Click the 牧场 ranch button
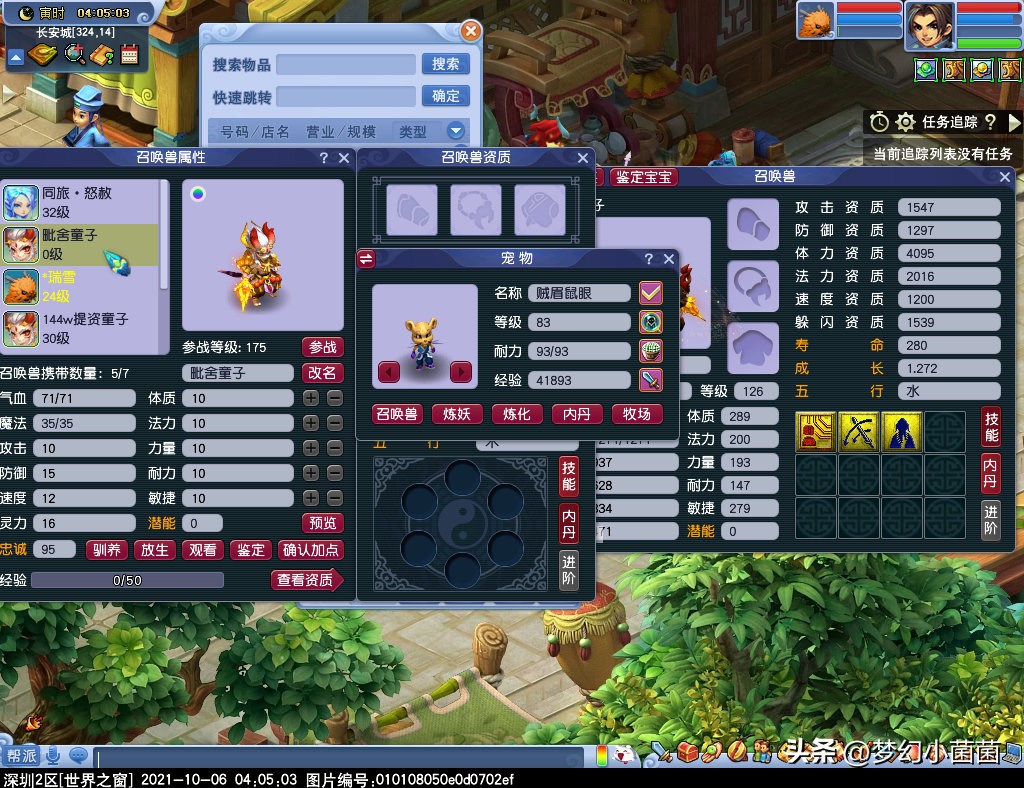This screenshot has width=1024, height=788. (636, 414)
